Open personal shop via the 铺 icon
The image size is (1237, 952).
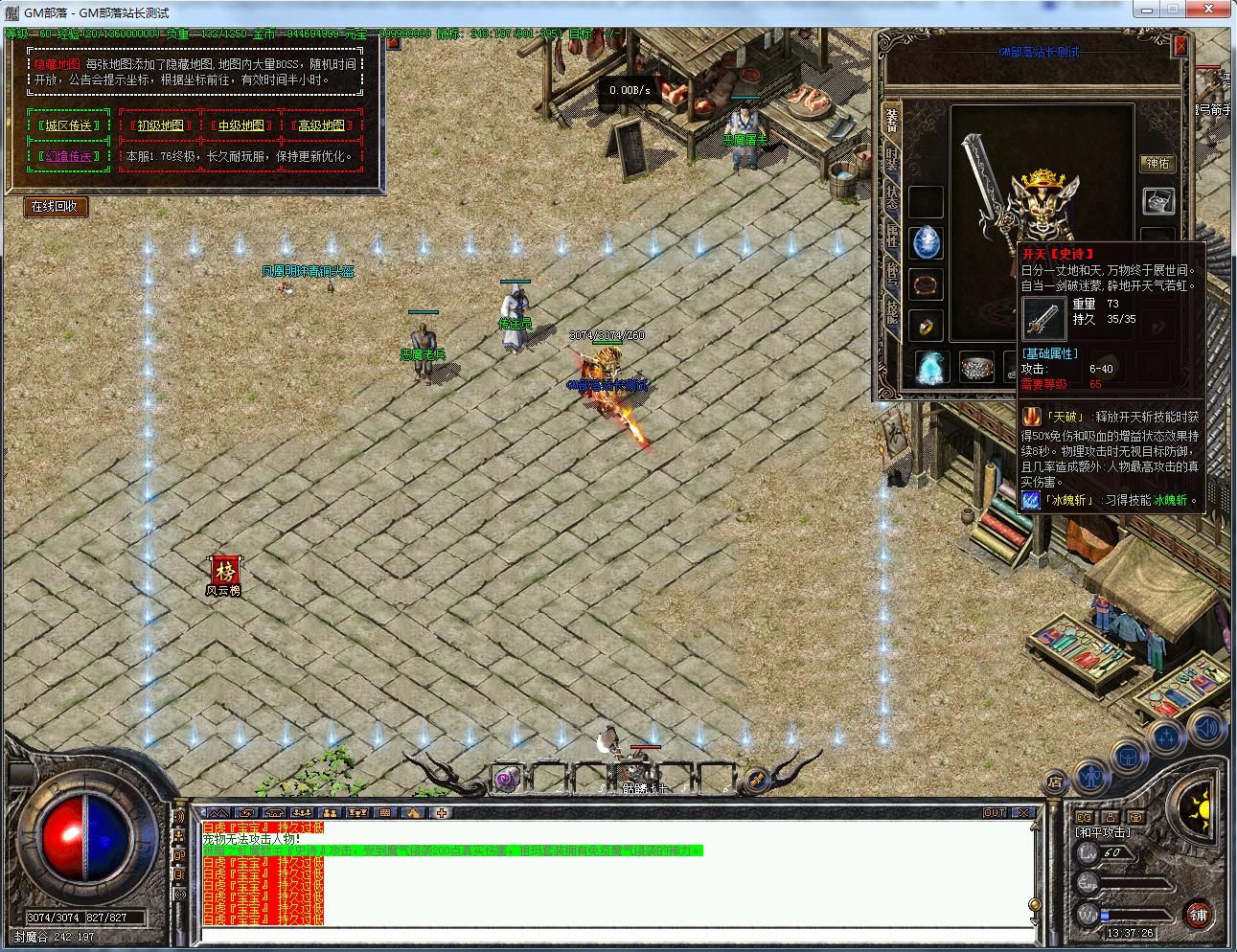pos(1198,915)
